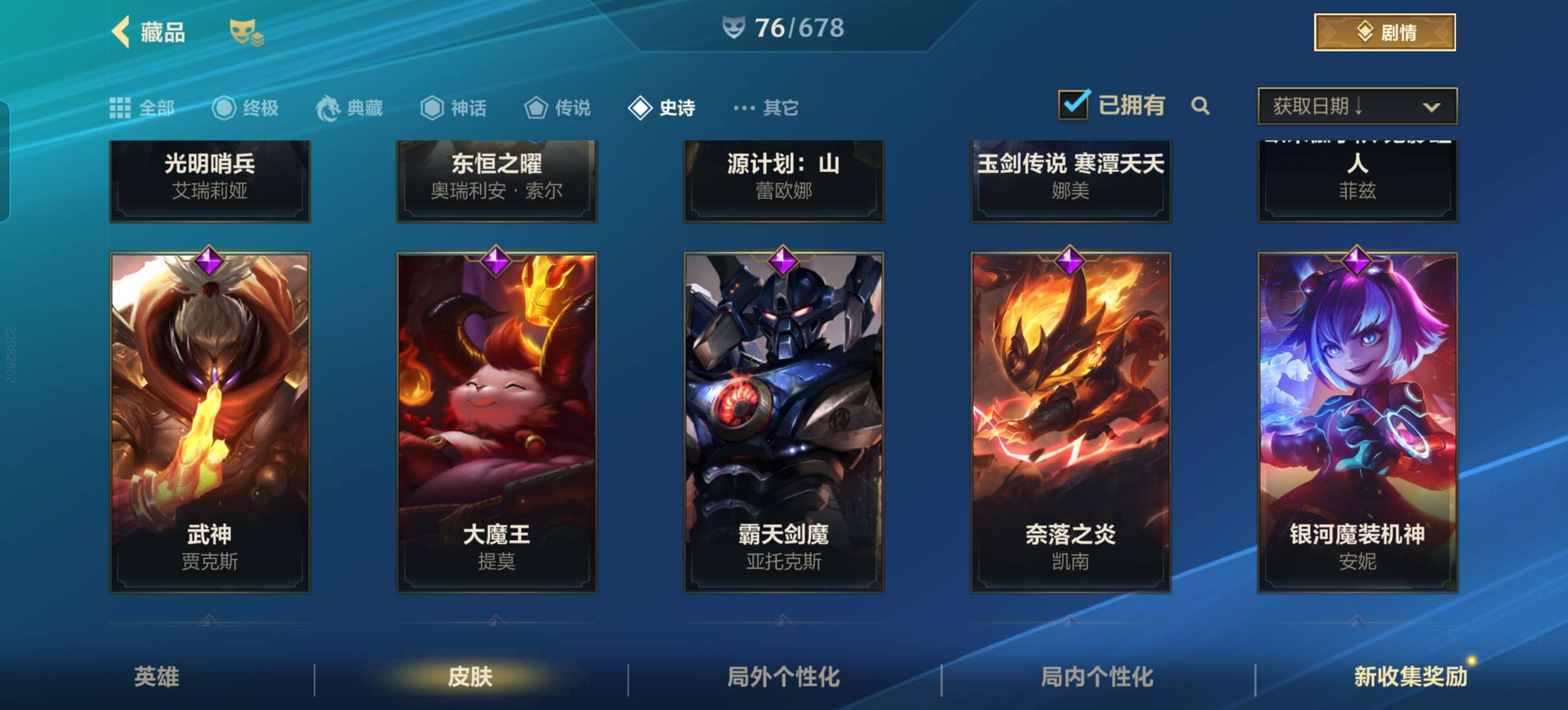Open the 剧情 story button
Viewport: 1568px width, 710px height.
click(1384, 33)
